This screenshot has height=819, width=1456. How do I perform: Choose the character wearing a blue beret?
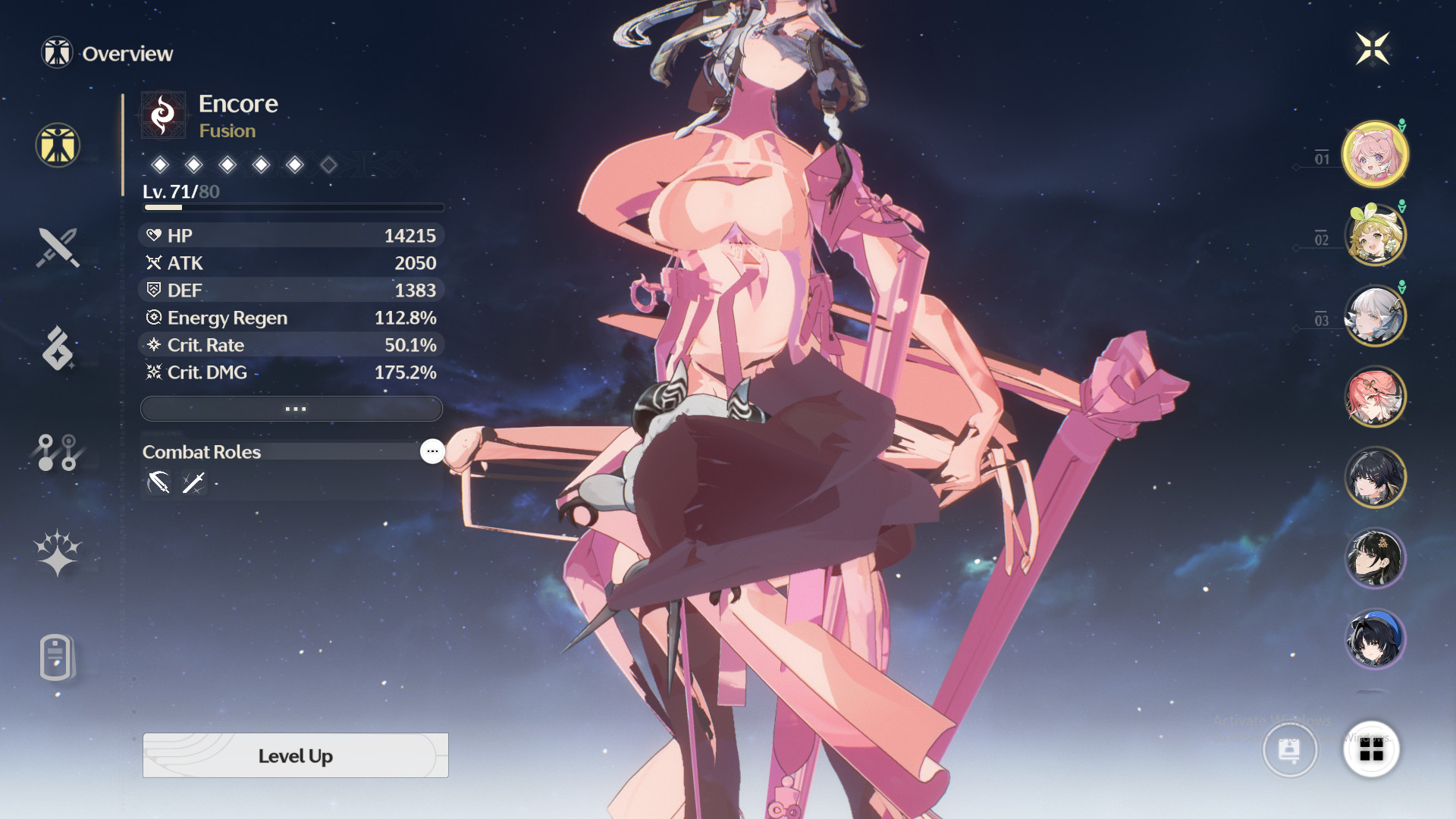(1375, 639)
